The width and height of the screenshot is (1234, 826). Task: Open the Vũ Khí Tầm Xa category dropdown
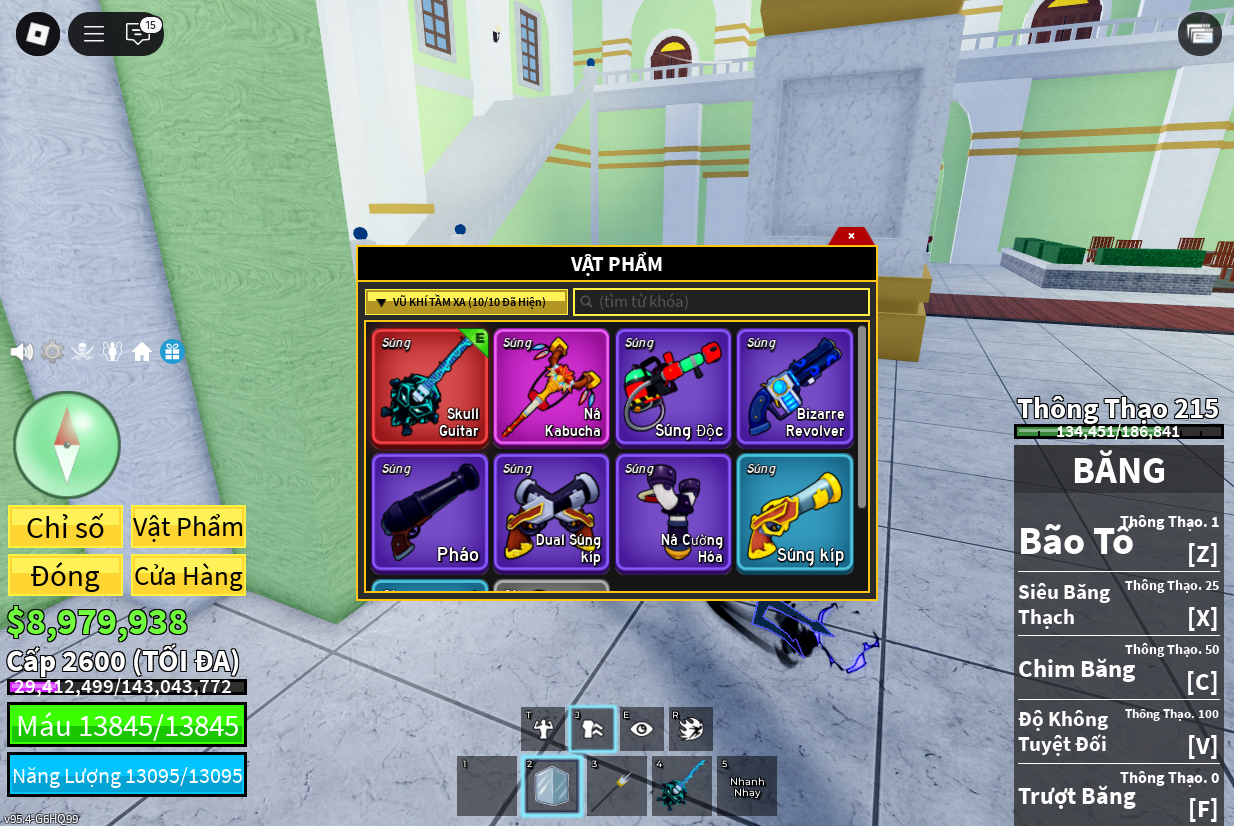coord(466,302)
